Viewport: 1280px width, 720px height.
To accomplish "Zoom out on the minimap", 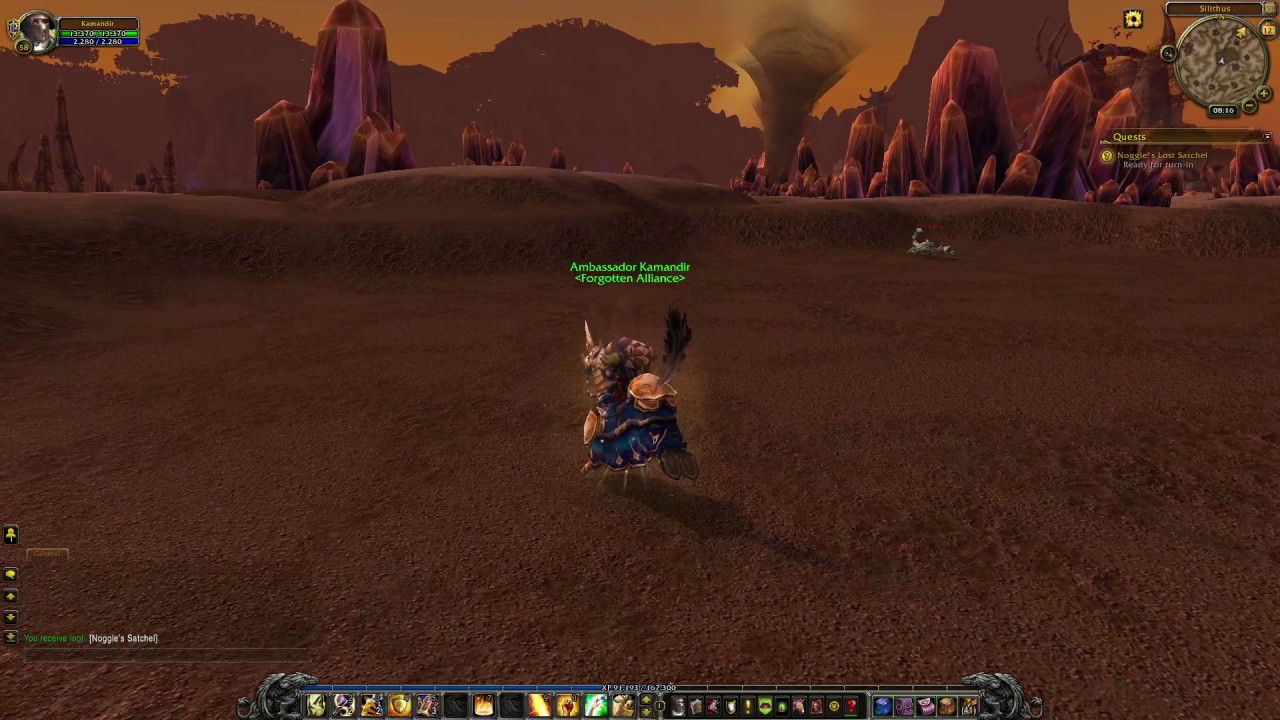I will point(1250,106).
